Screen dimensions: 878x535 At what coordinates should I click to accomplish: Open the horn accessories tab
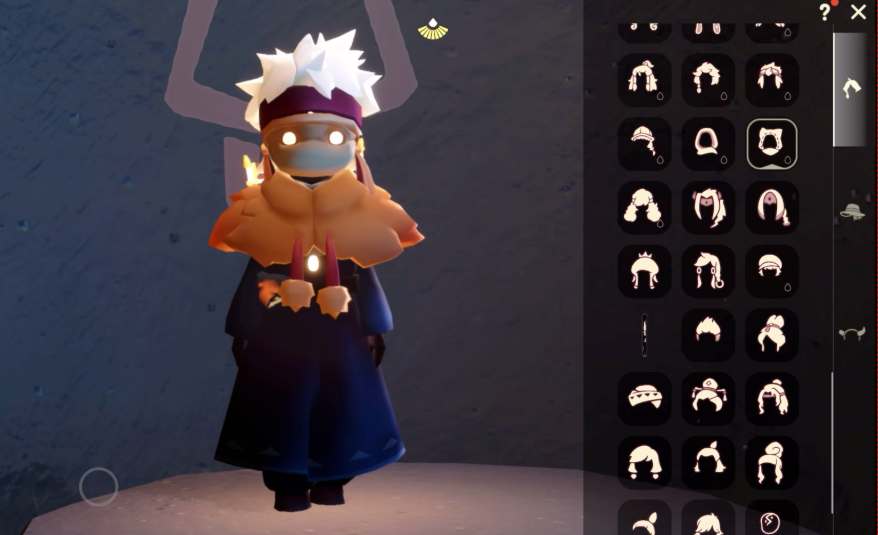coord(852,333)
